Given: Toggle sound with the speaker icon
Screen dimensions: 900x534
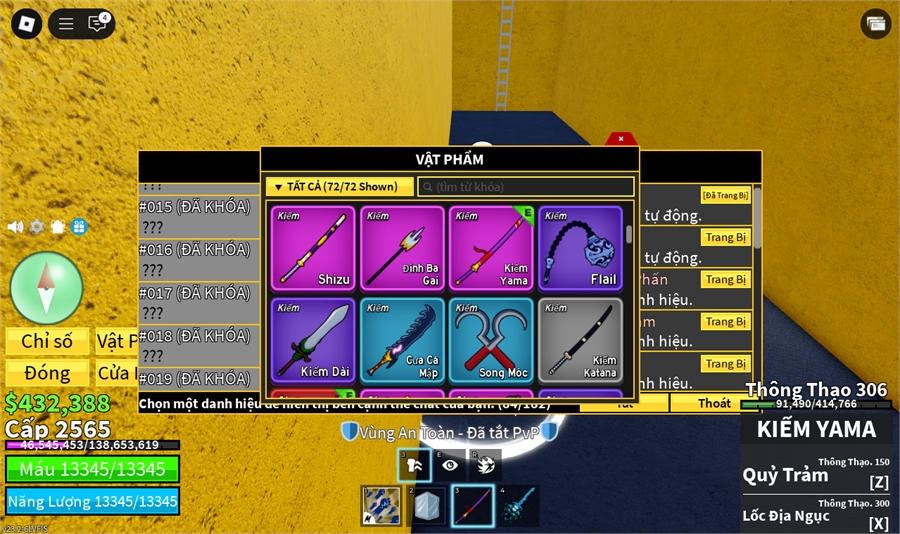Looking at the screenshot, I should pyautogui.click(x=15, y=227).
